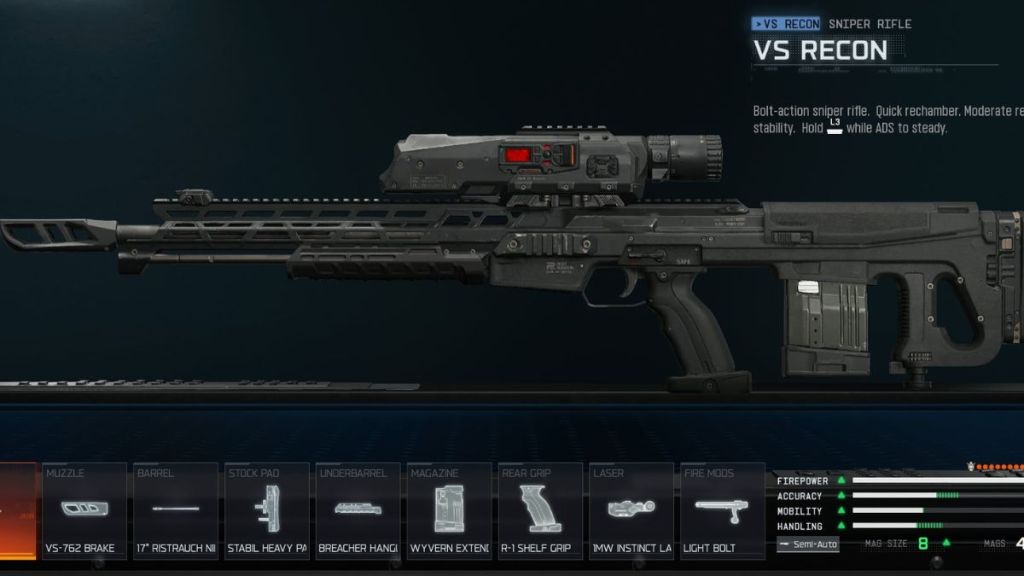Screen dimensions: 1024x576
Task: Select the Muzzle slot with VS-762 Brake
Action: point(85,510)
